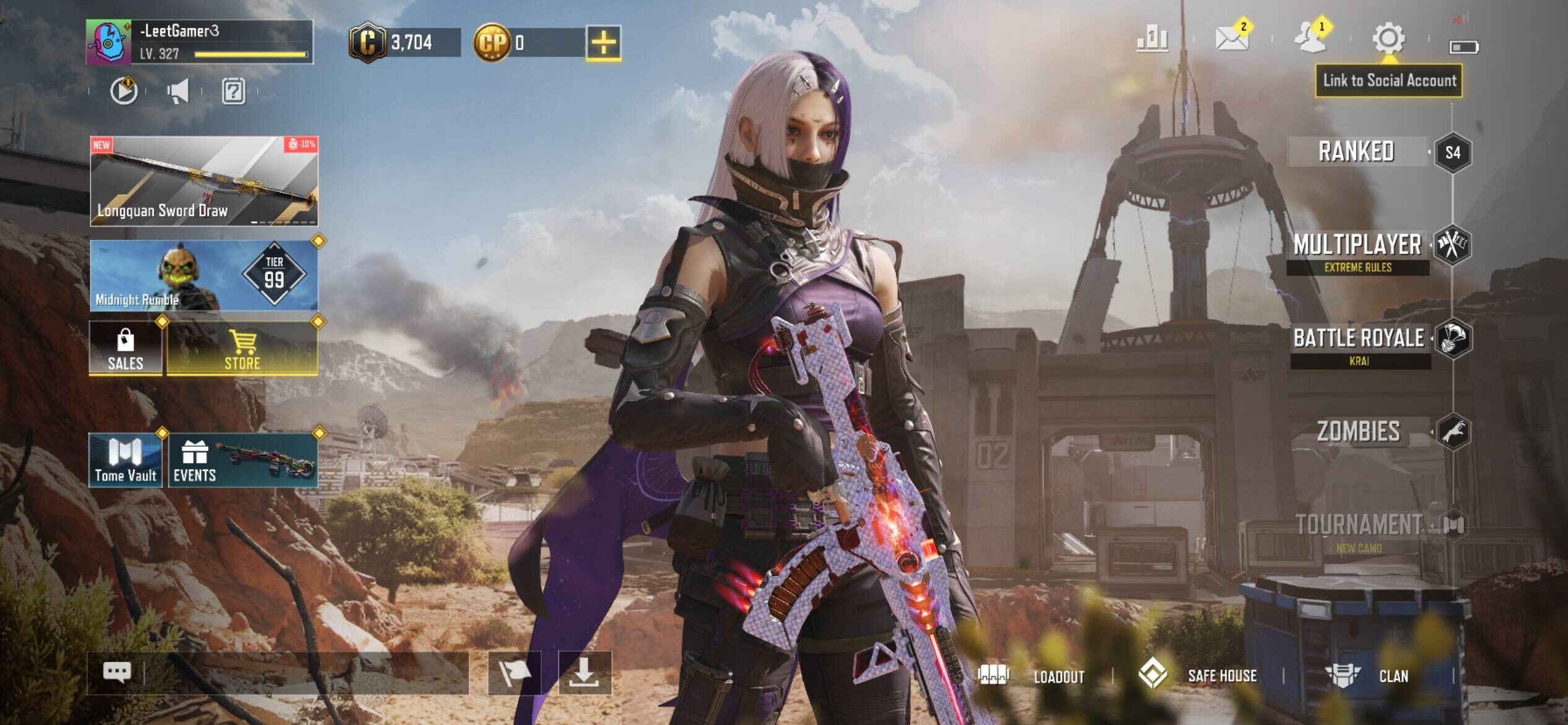The width and height of the screenshot is (1568, 725).
Task: Add CP with the yellow plus button
Action: coord(603,43)
